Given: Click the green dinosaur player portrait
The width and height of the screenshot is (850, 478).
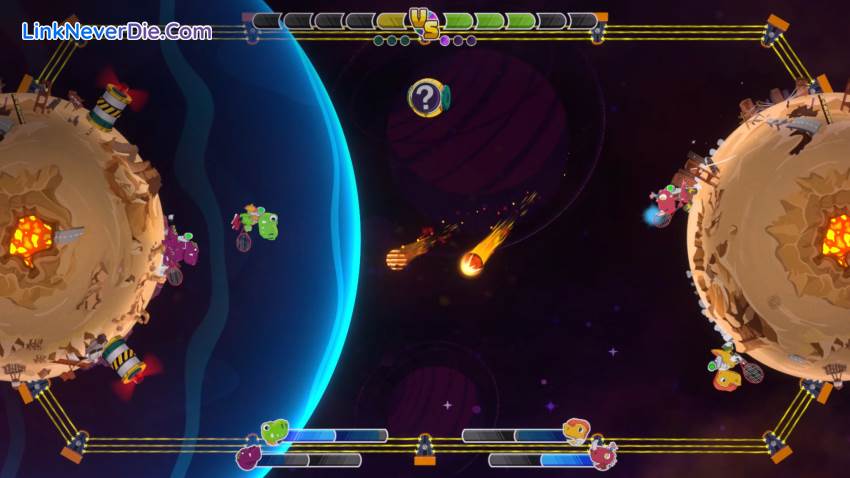Looking at the screenshot, I should coord(274,432).
